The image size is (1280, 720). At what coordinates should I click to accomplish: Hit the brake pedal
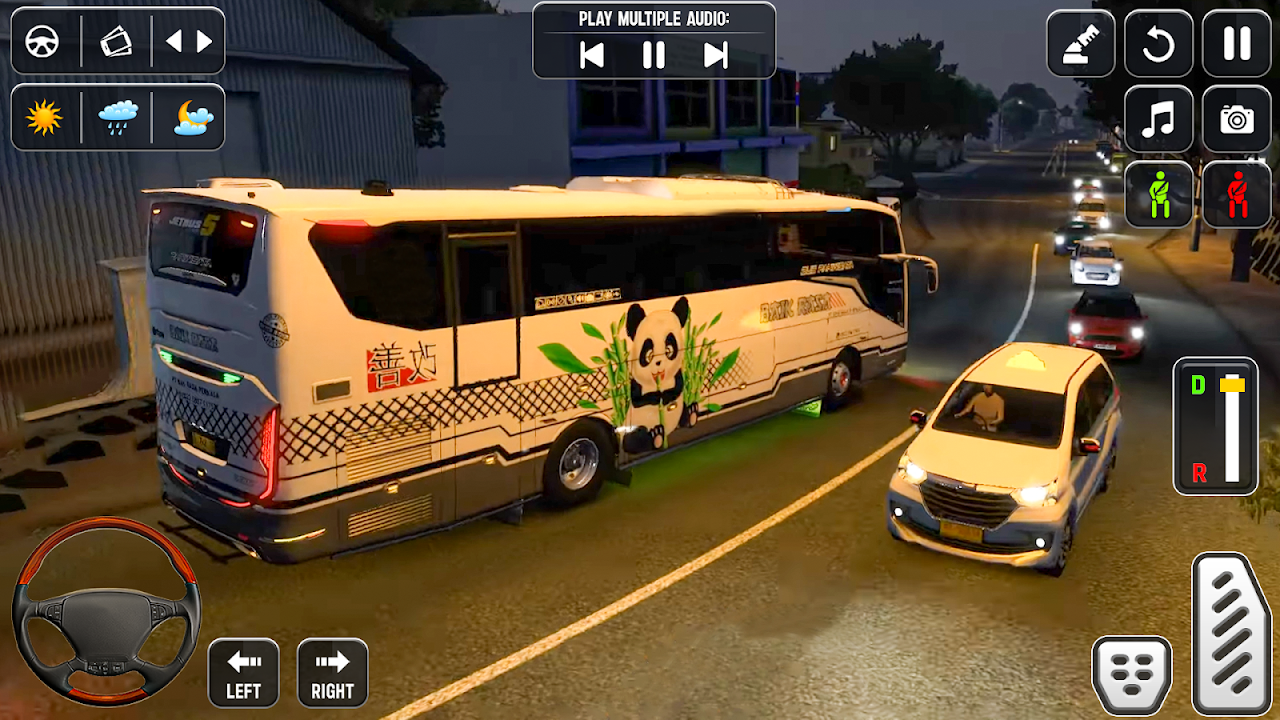point(1132,675)
